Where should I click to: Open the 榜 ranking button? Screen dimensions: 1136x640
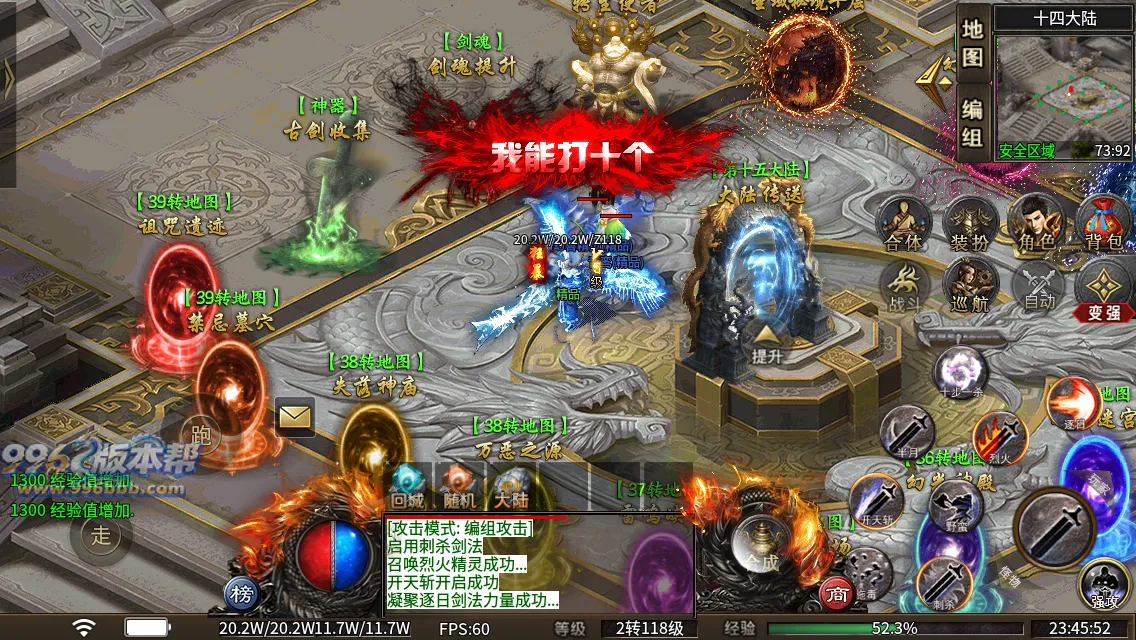[x=241, y=594]
